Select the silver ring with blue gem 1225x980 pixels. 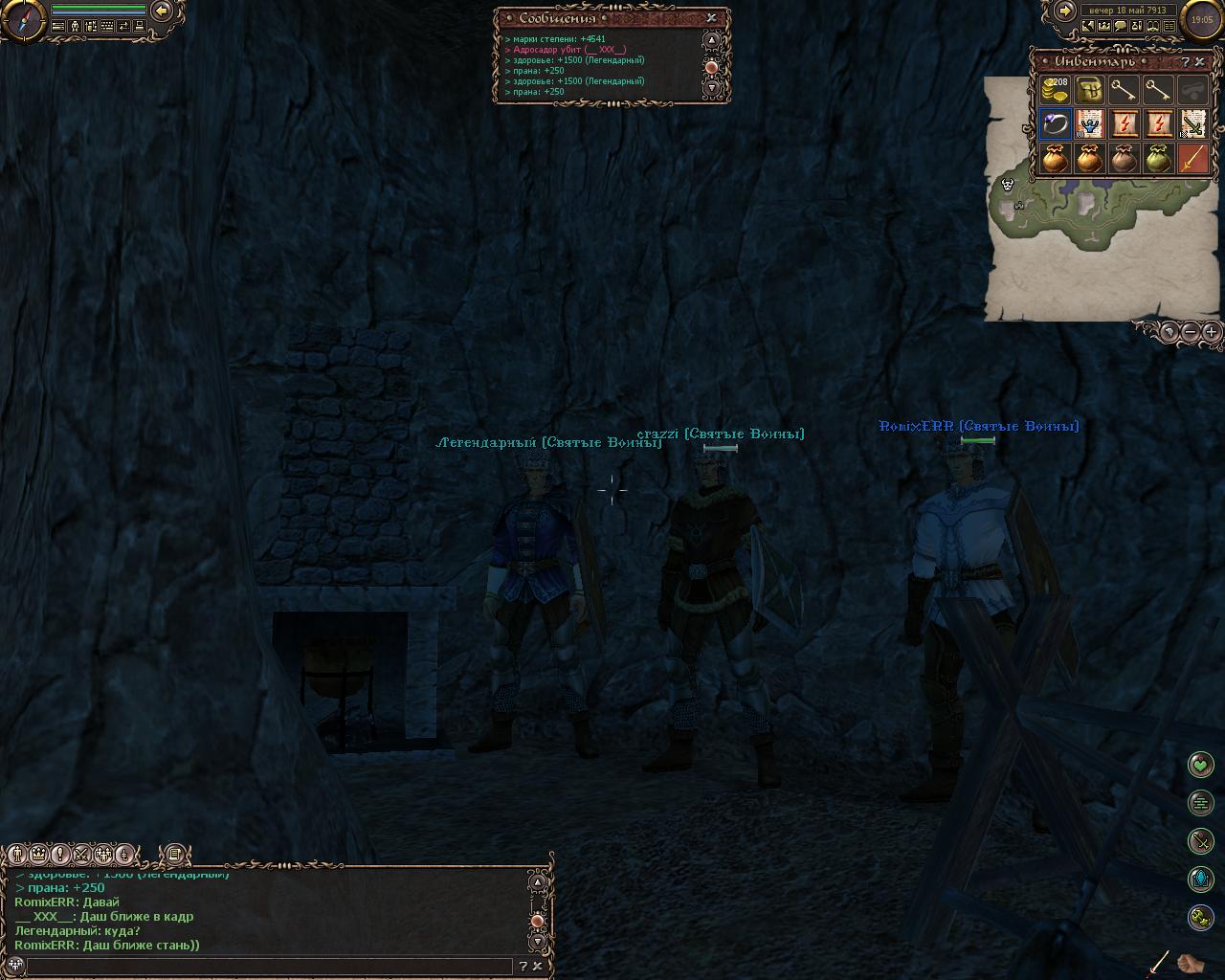point(1055,124)
